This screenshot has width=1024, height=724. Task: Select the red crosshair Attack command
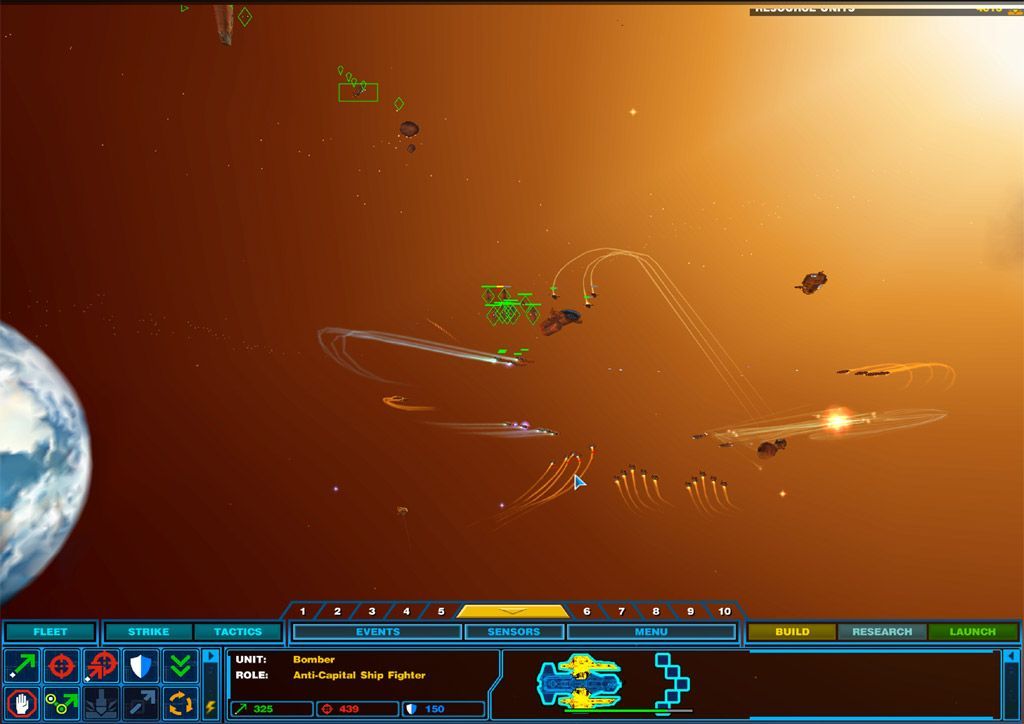(62, 665)
